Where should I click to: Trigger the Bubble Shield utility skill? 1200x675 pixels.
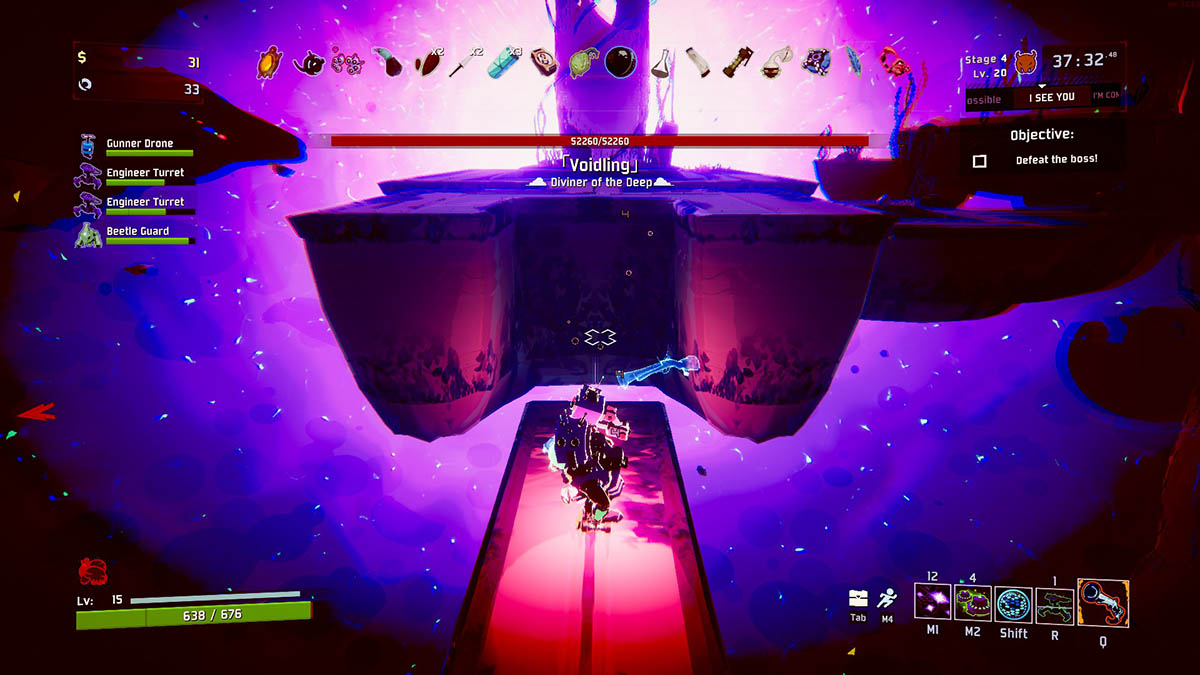pos(1014,605)
